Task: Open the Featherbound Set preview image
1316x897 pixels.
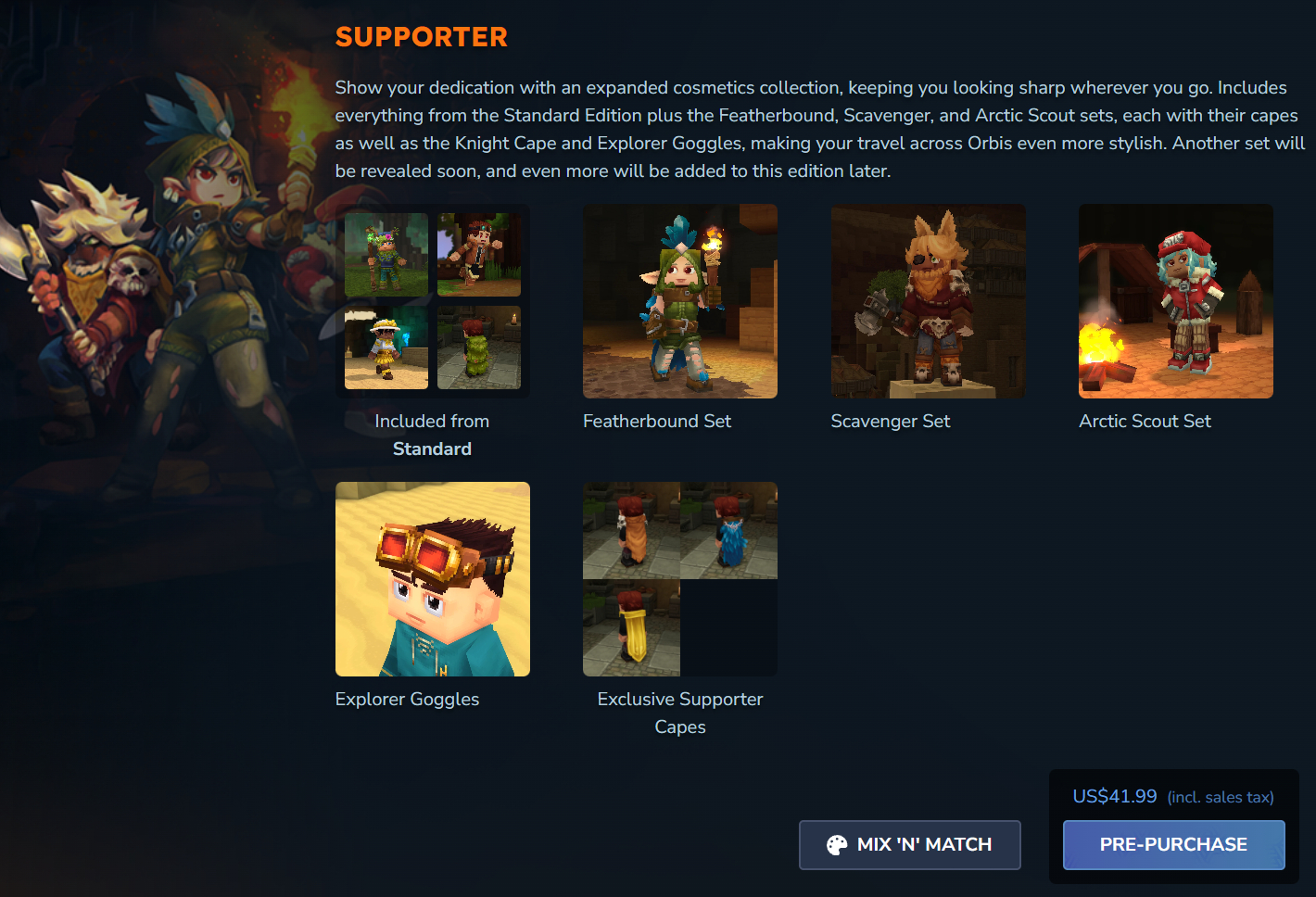Action: (x=679, y=301)
